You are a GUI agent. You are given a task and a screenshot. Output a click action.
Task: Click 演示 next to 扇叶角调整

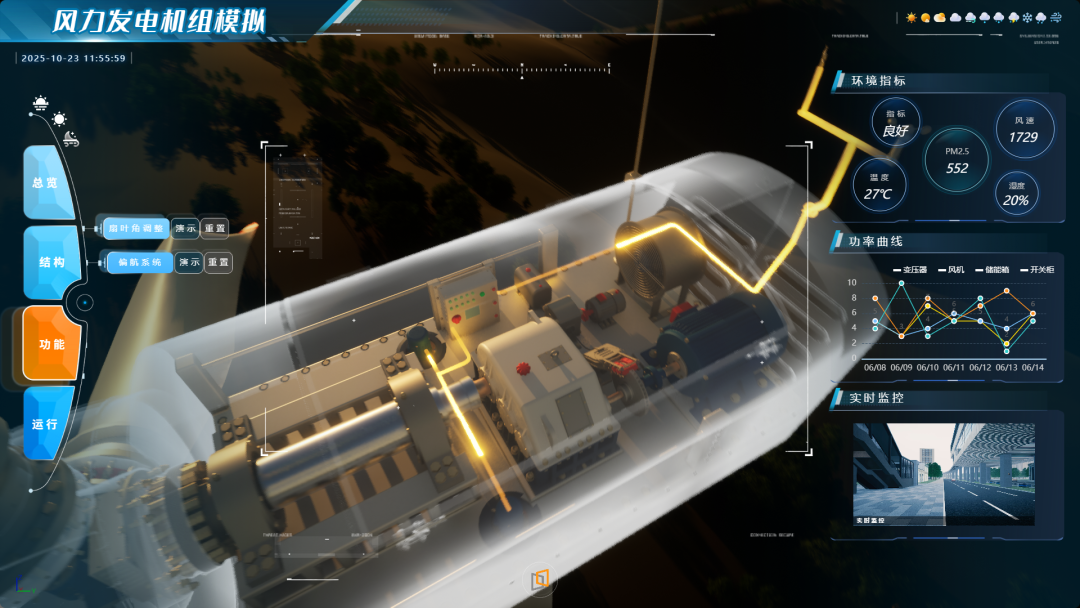[x=186, y=228]
